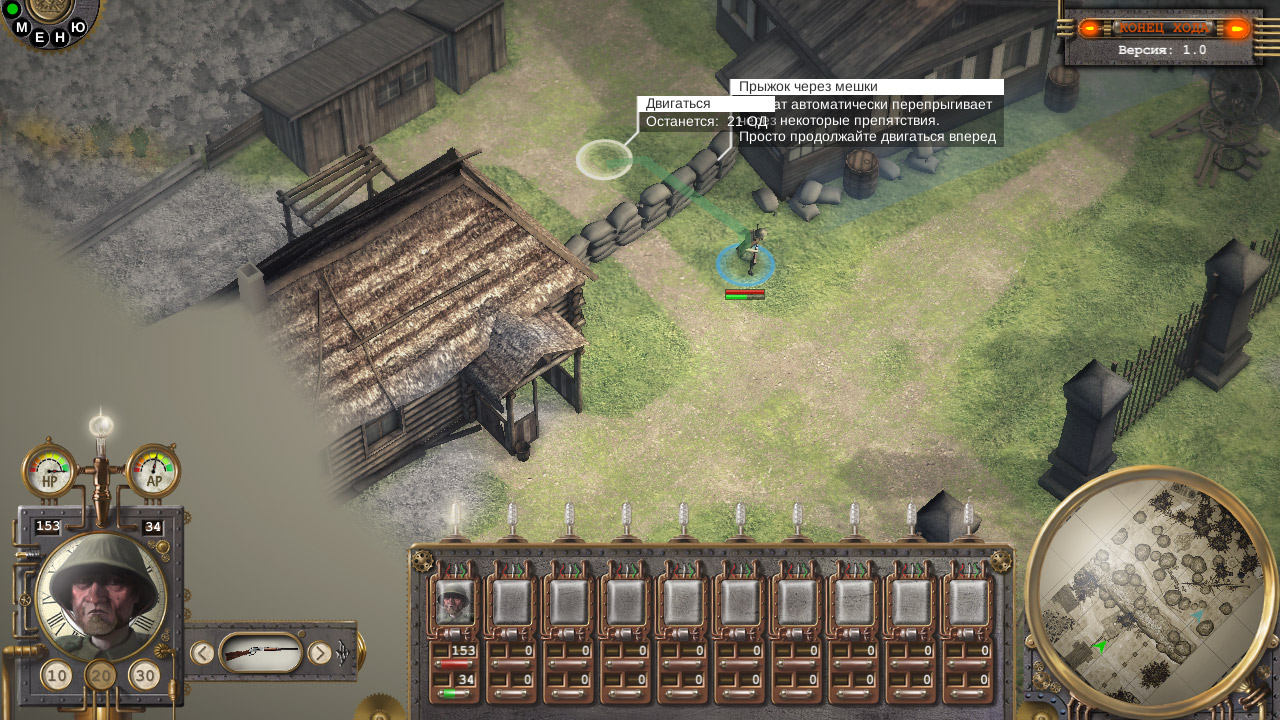Click the brass emblem medallion in the corner

(x=46, y=10)
